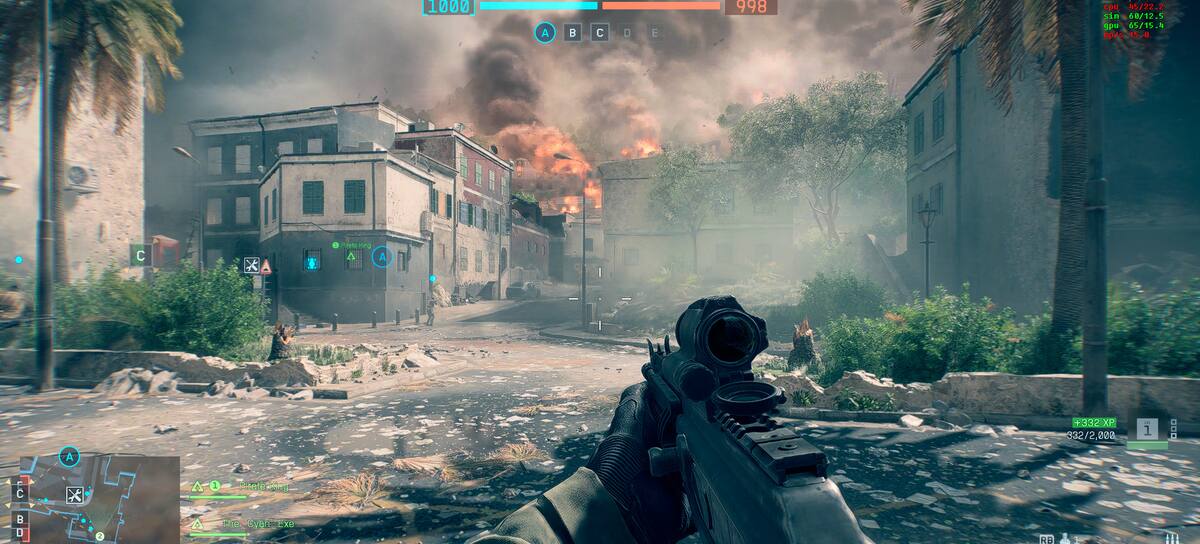1200x544 pixels.
Task: Open the minimap
Action: pos(100,498)
